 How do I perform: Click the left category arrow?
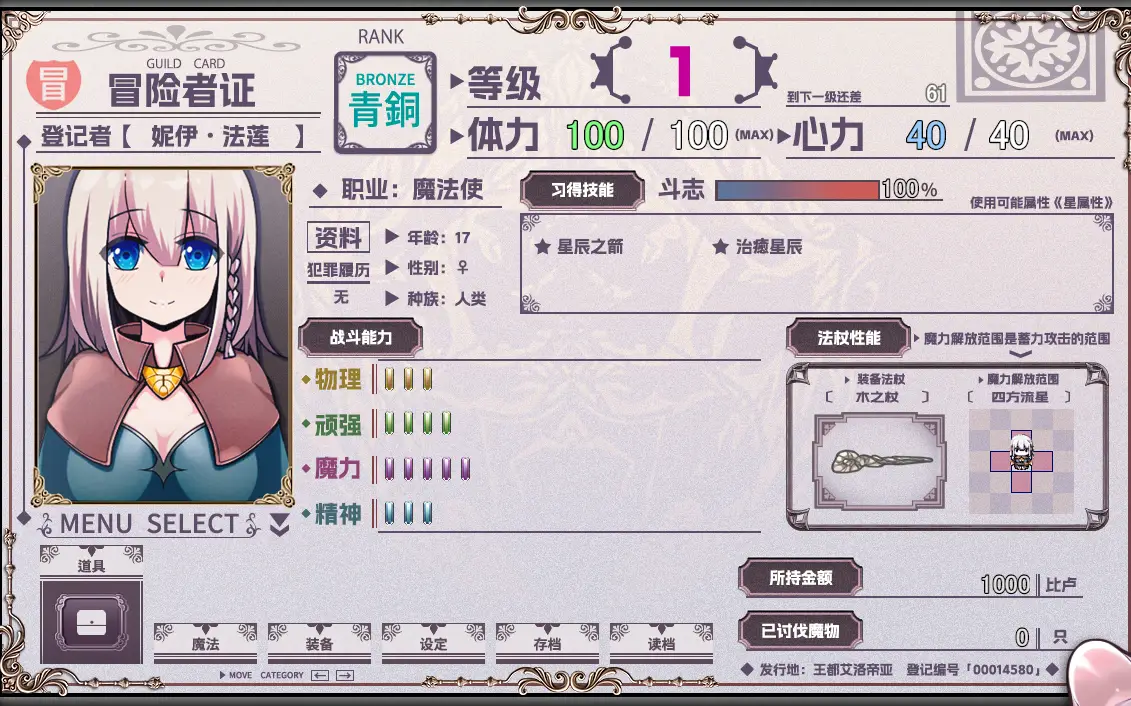pos(320,676)
